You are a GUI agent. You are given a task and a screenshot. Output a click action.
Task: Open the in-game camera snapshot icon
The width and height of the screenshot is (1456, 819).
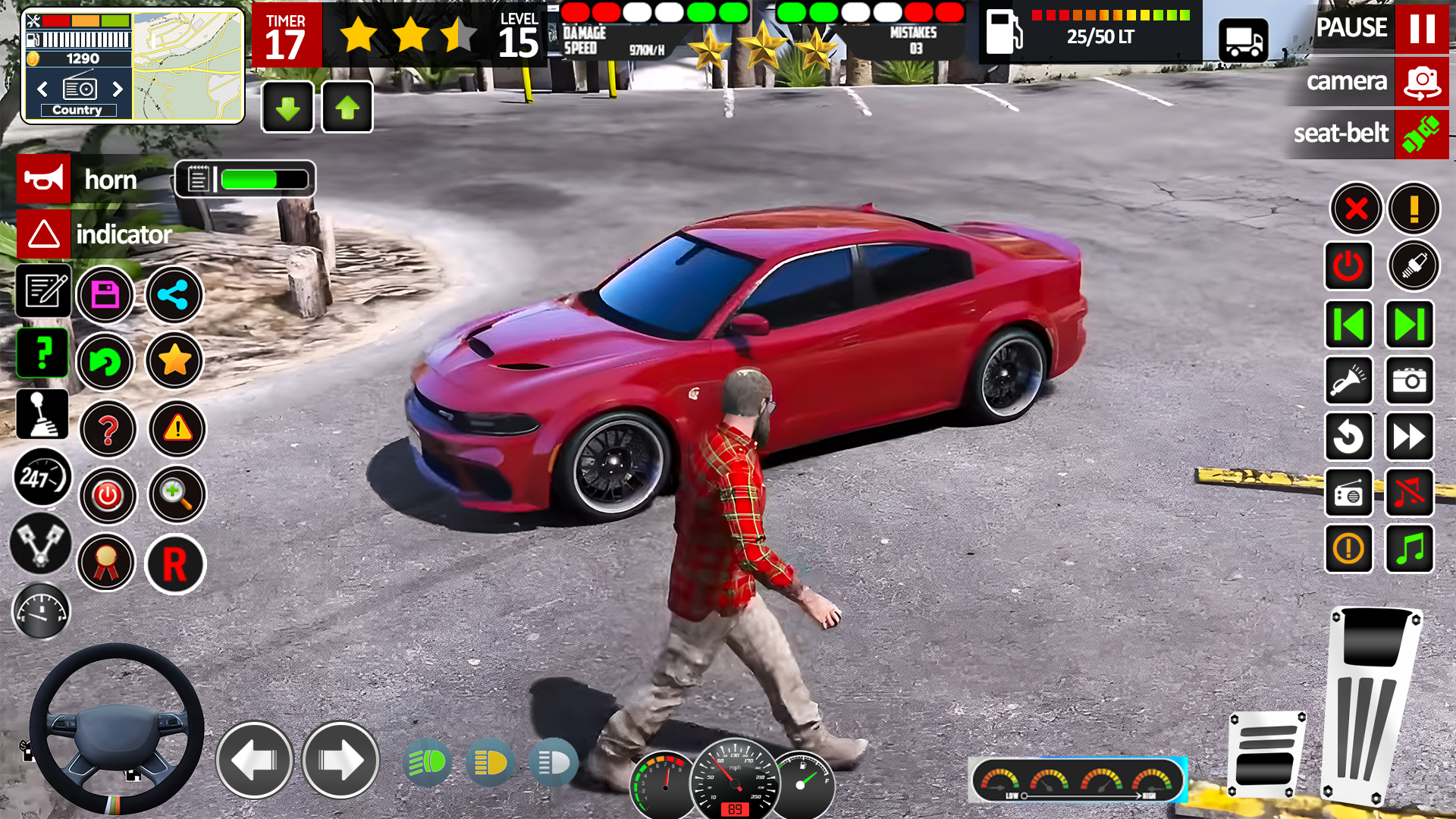(x=1409, y=381)
